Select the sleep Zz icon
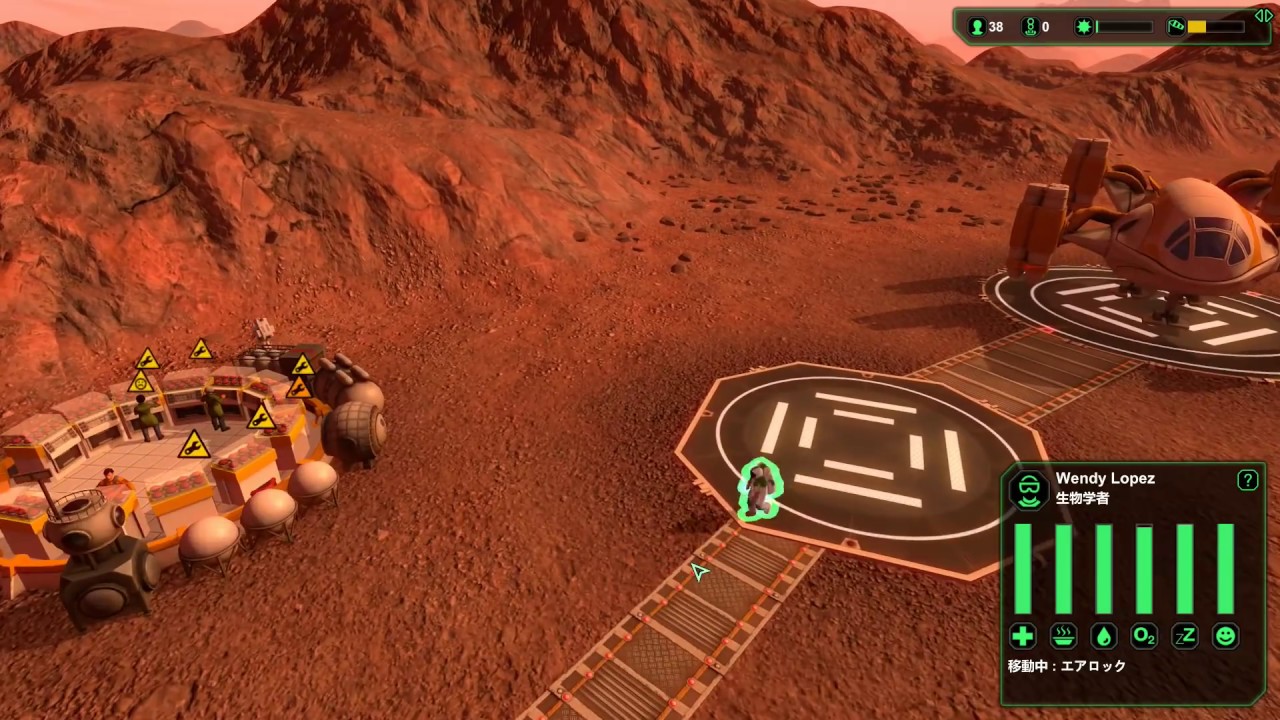This screenshot has height=720, width=1280. (1185, 636)
